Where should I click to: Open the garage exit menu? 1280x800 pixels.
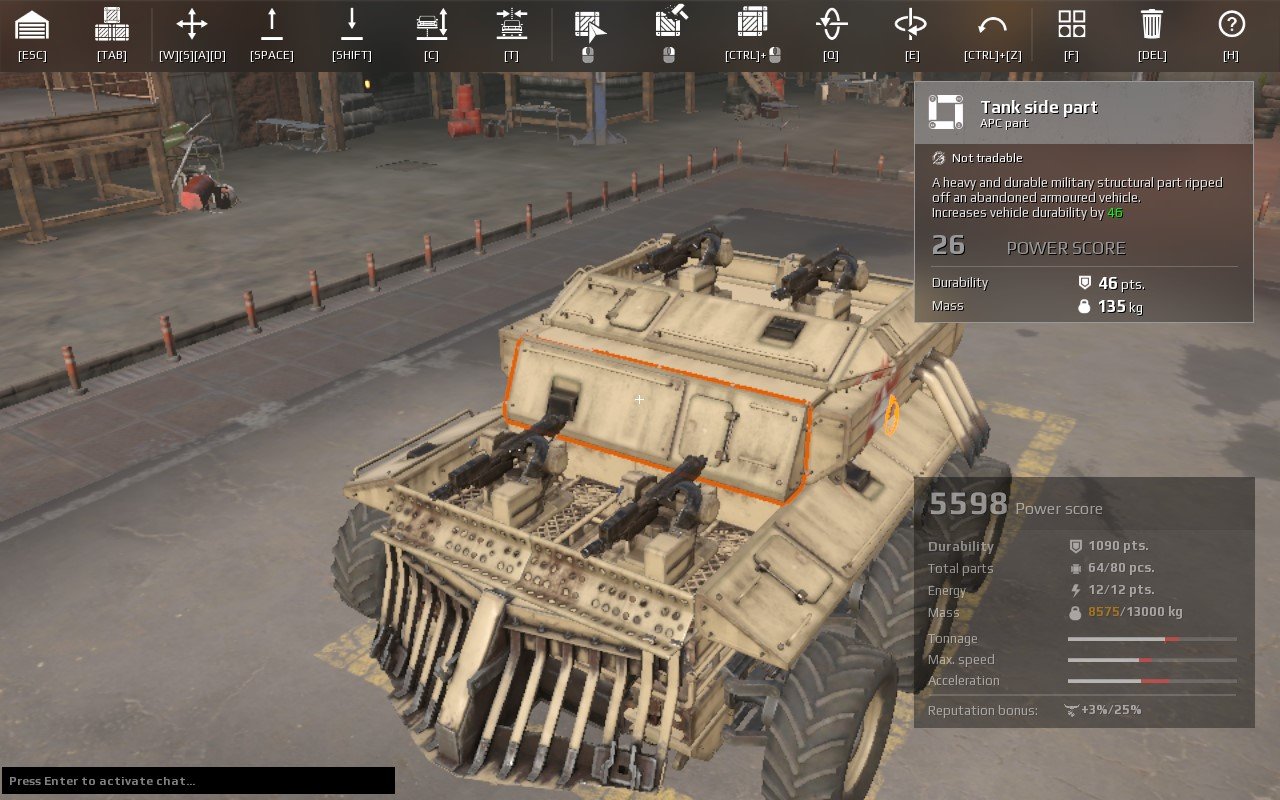tap(32, 30)
